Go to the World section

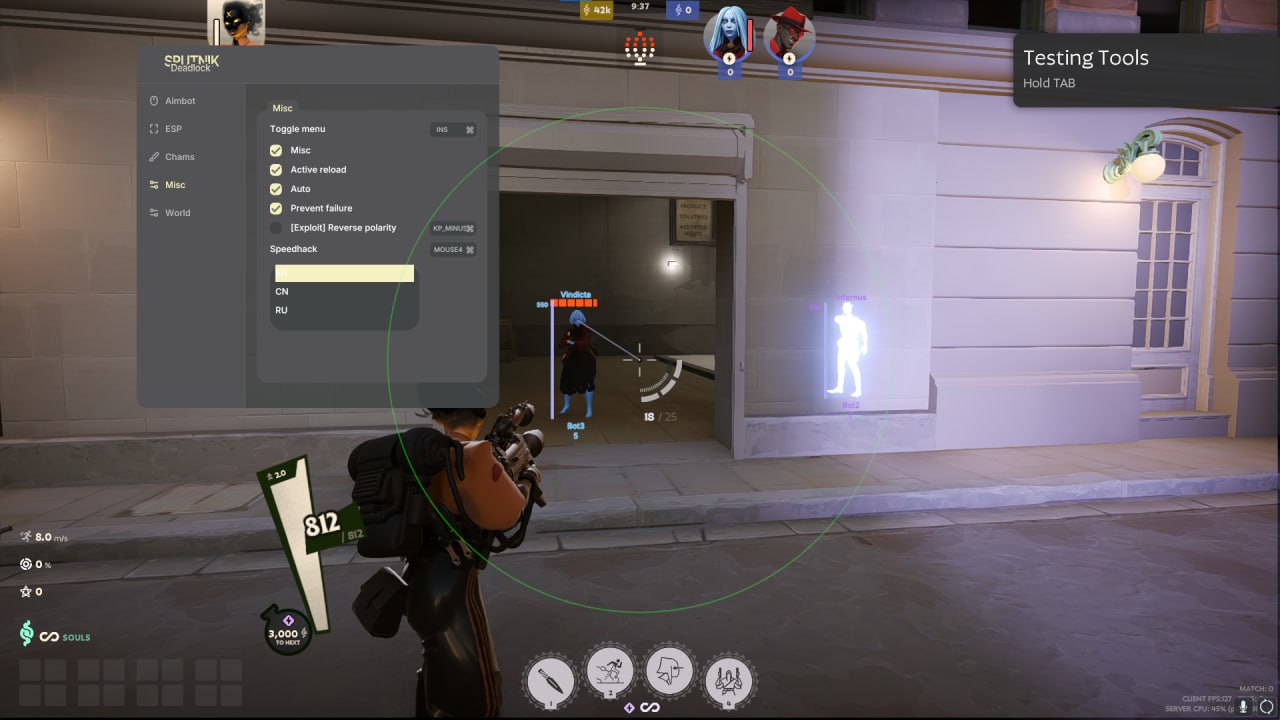click(x=176, y=213)
